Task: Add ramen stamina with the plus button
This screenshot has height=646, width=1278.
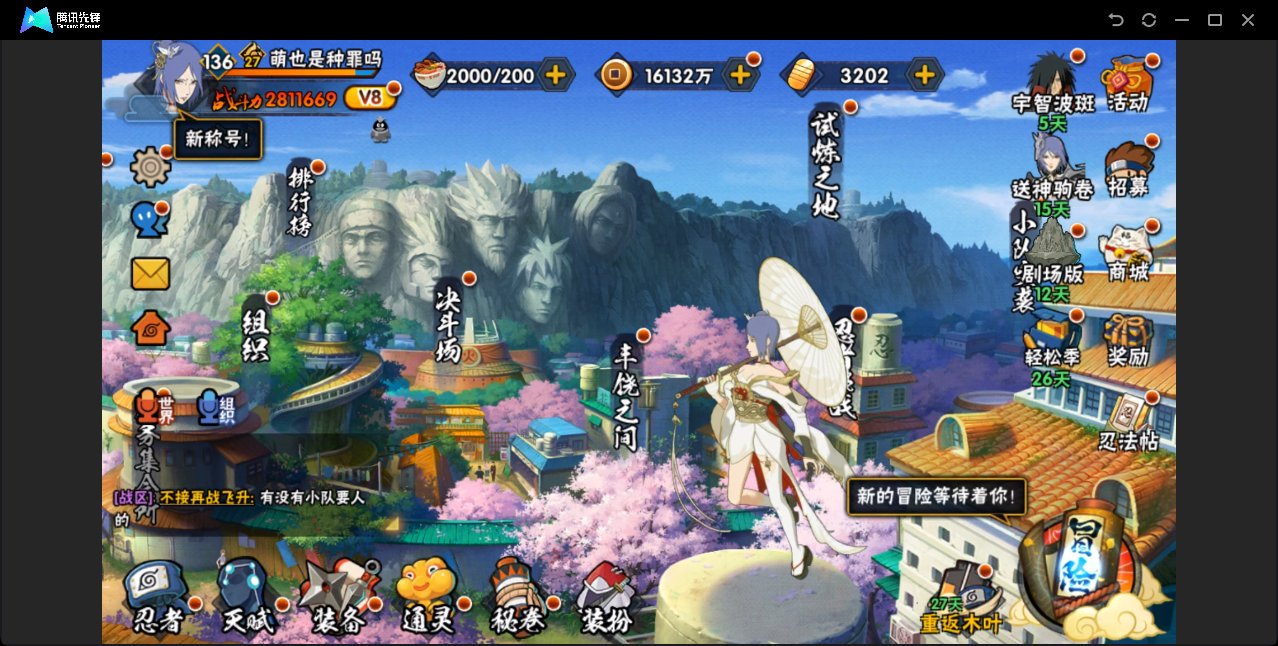Action: [x=555, y=75]
